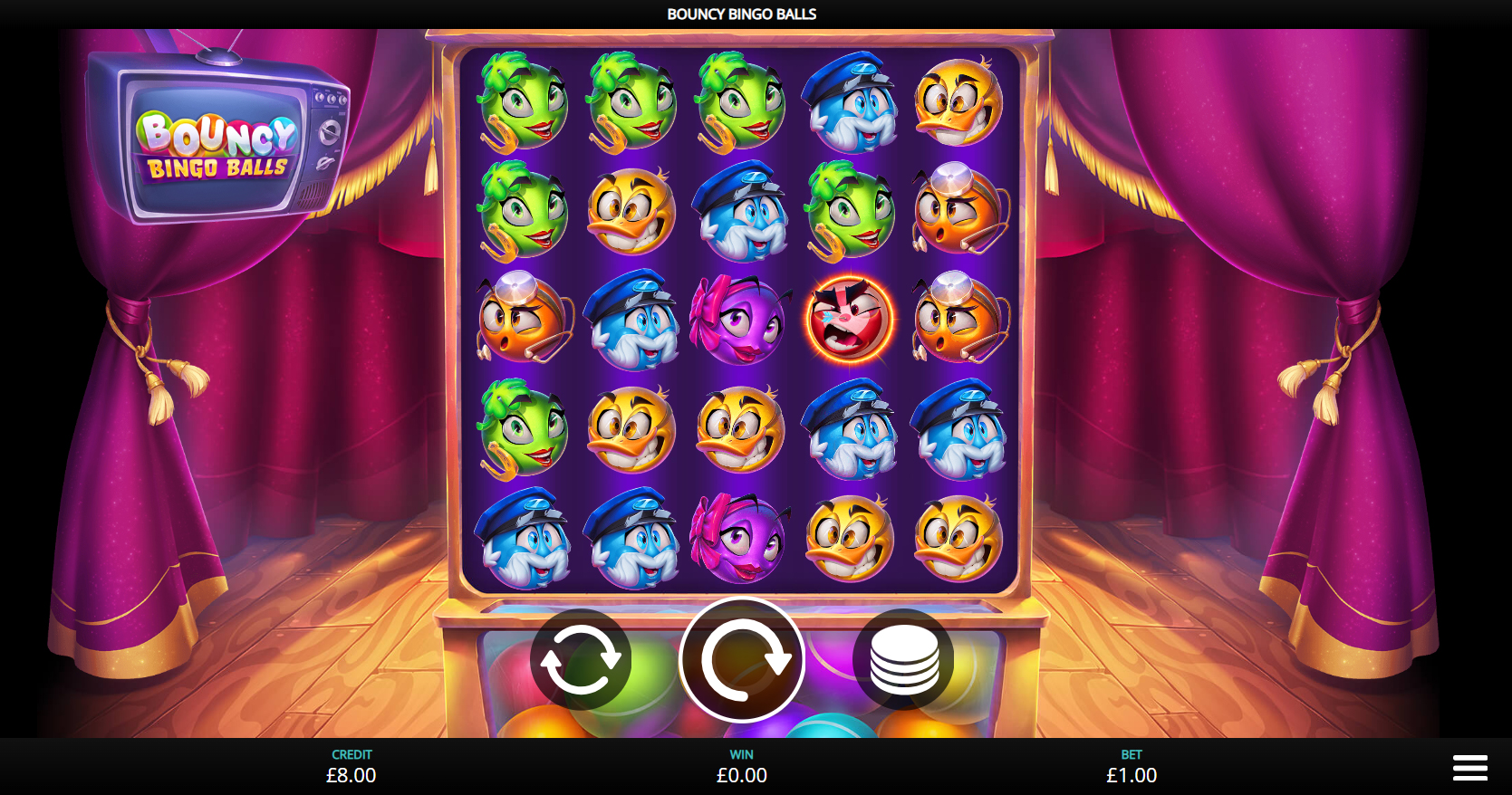The height and width of the screenshot is (795, 1512).
Task: Select the WIN field showing £0.00
Action: tap(741, 775)
